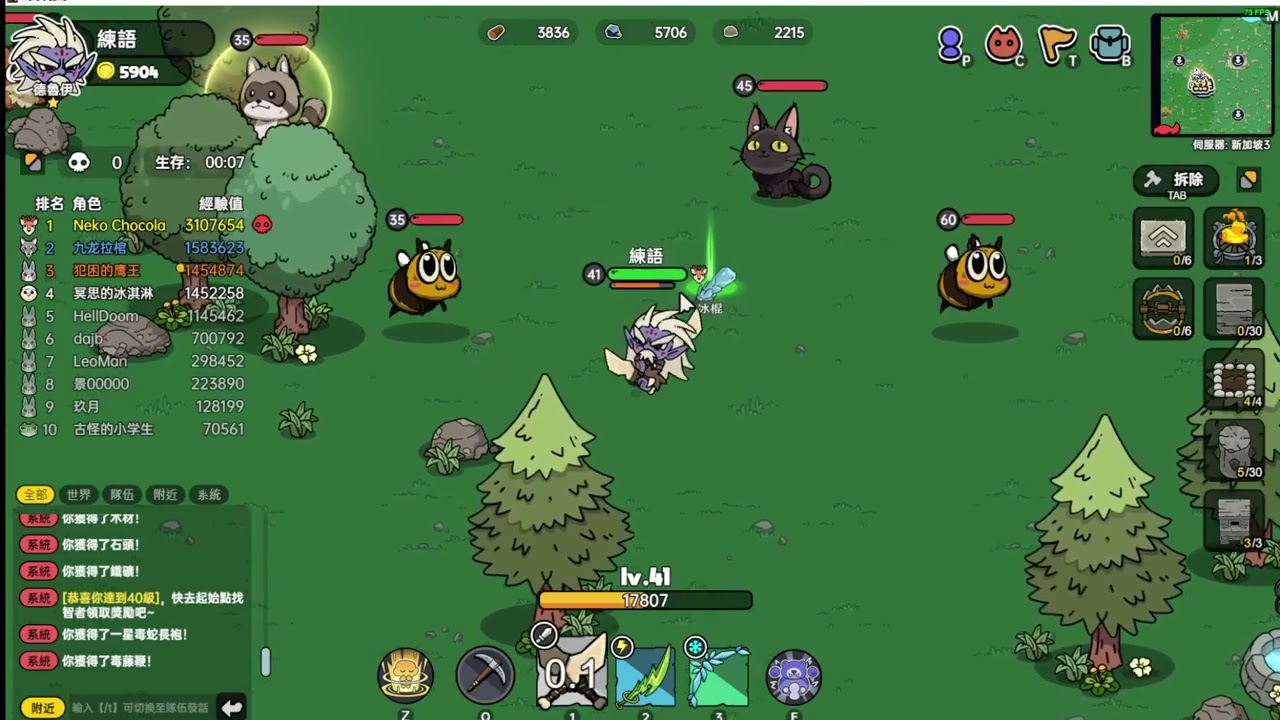Open the player profile icon

point(951,43)
